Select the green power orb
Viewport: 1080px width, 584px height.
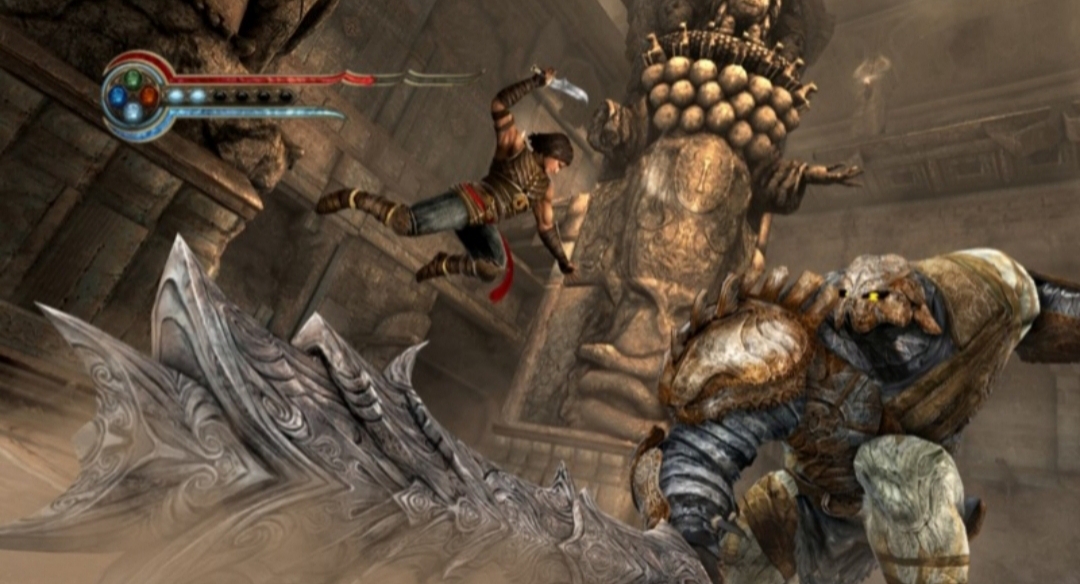click(x=132, y=78)
